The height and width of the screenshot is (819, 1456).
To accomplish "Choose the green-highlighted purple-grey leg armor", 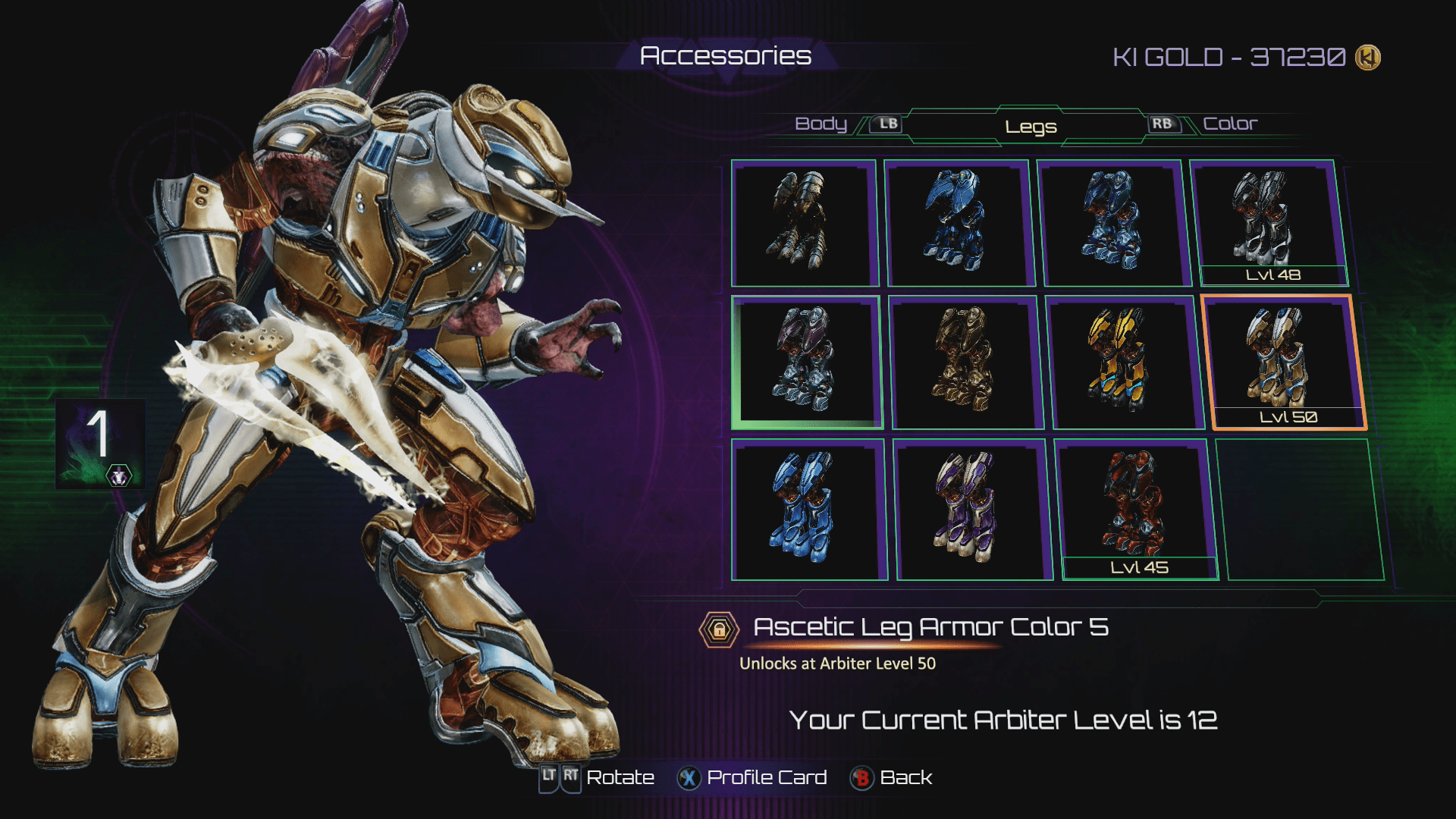I will tap(806, 362).
